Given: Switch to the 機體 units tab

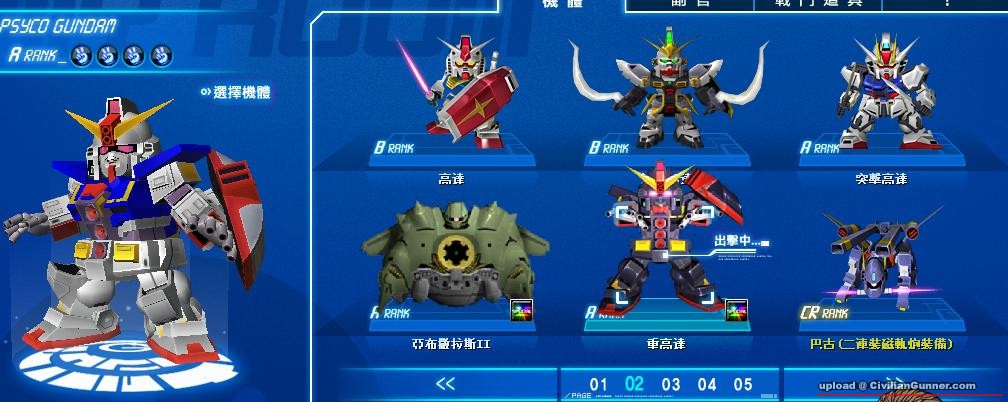Looking at the screenshot, I should coord(562,4).
